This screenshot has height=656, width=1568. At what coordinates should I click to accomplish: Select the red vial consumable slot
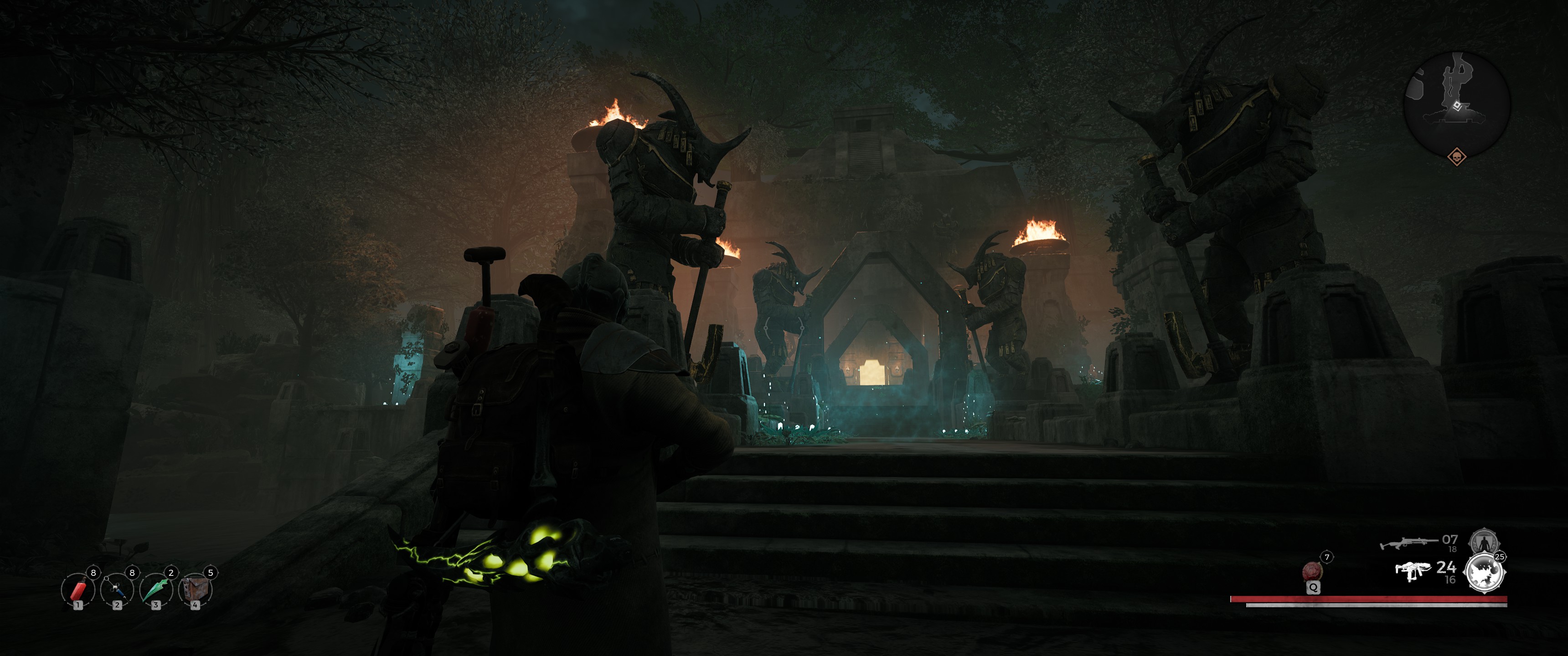(78, 589)
